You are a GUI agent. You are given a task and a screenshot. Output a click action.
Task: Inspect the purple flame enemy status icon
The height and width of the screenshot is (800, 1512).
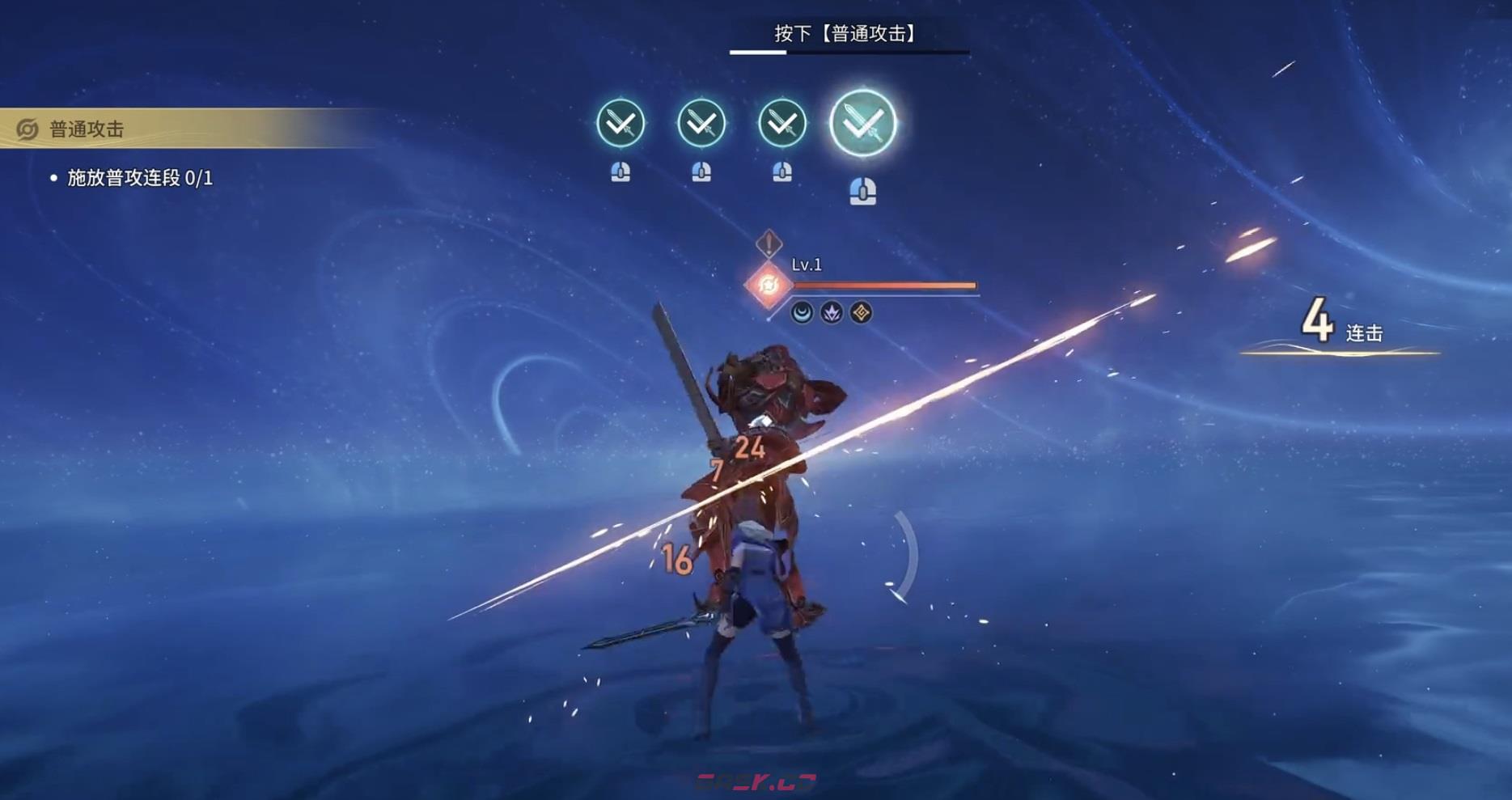(832, 313)
